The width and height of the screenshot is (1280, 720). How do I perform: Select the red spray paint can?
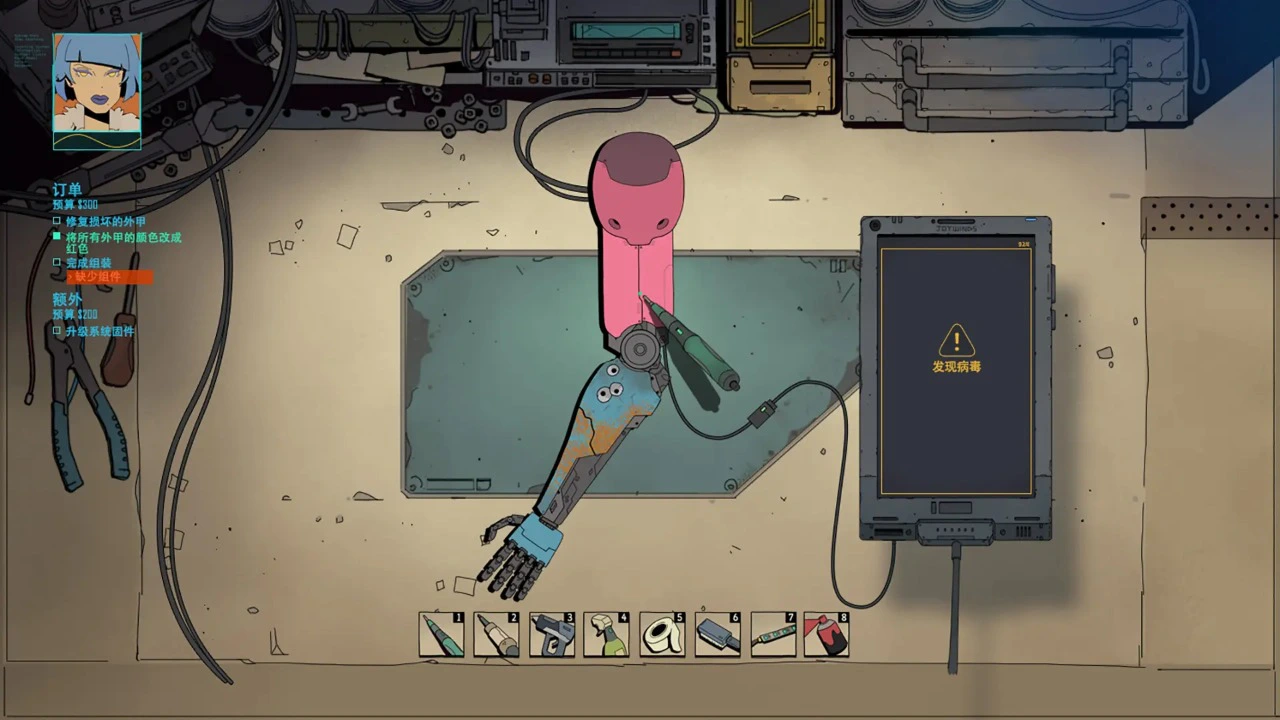coord(827,635)
